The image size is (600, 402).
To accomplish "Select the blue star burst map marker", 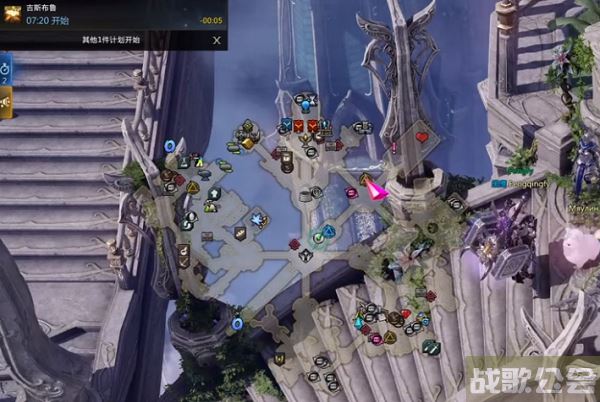I will click(258, 219).
